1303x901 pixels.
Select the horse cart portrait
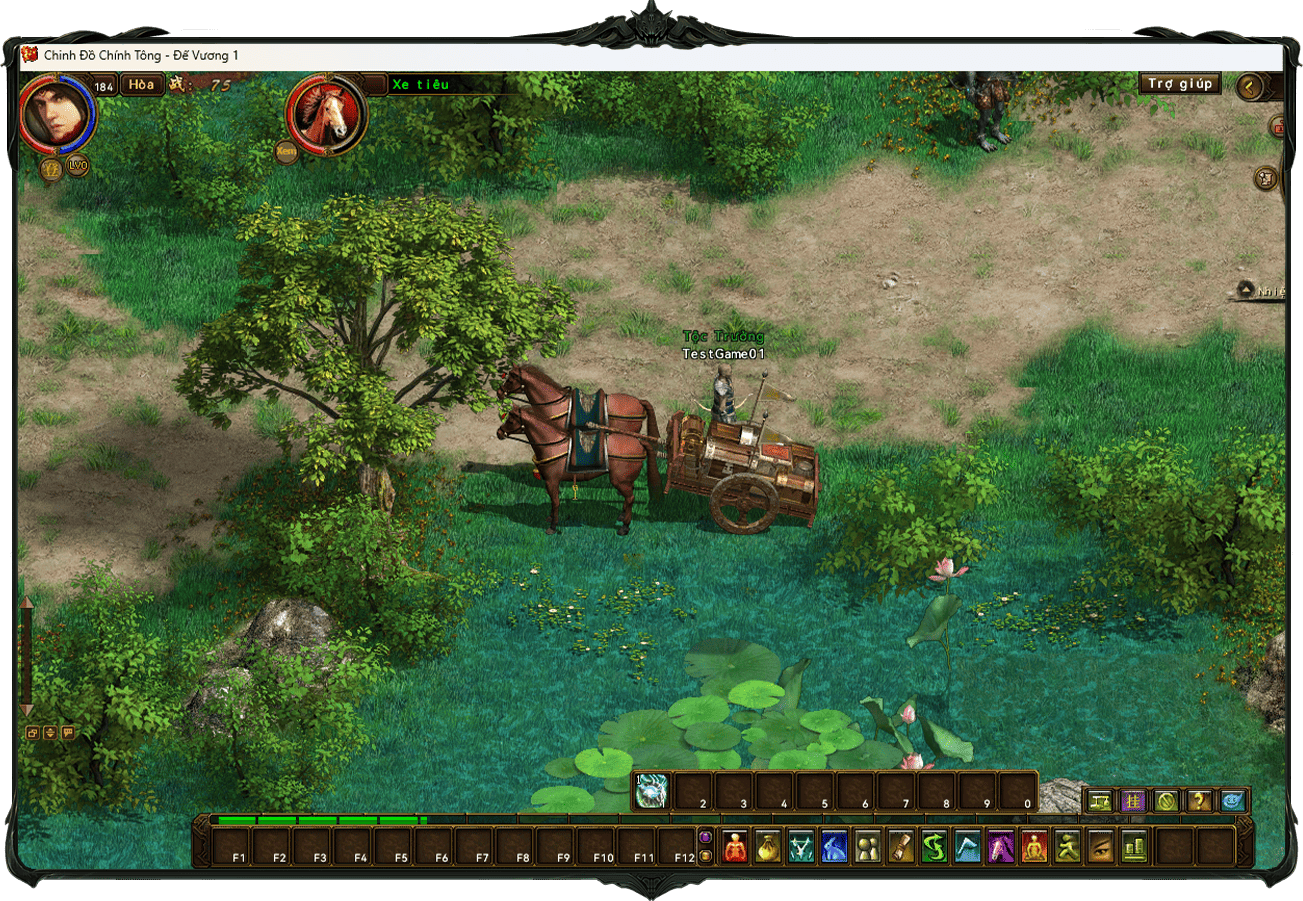click(x=327, y=116)
